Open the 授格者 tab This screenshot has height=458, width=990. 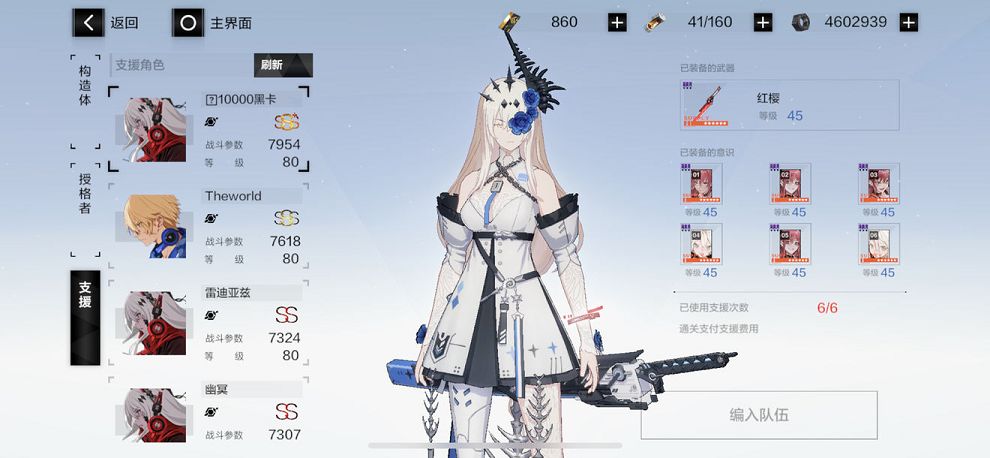[x=85, y=194]
